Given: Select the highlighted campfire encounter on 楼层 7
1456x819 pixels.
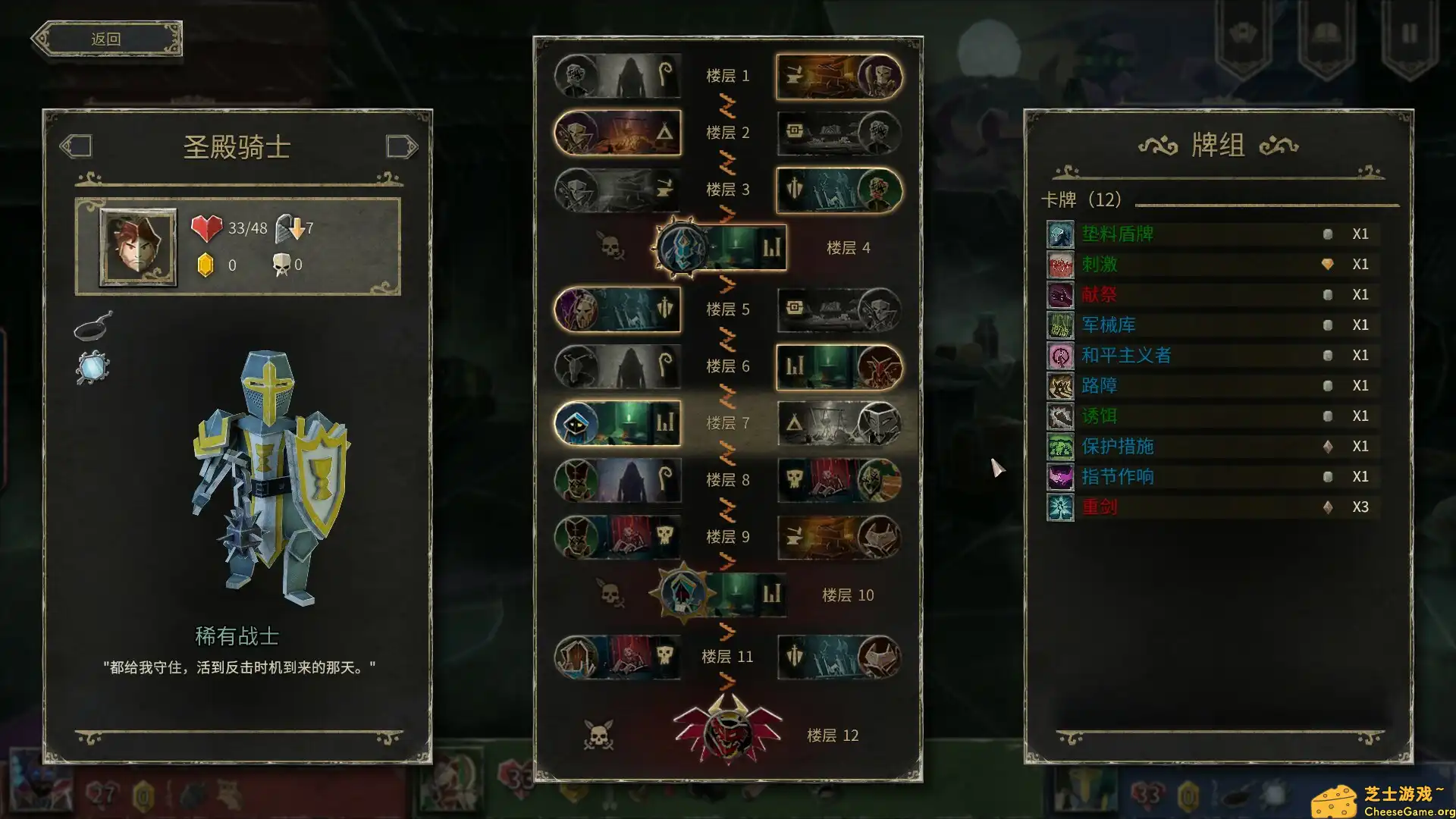Looking at the screenshot, I should 617,423.
